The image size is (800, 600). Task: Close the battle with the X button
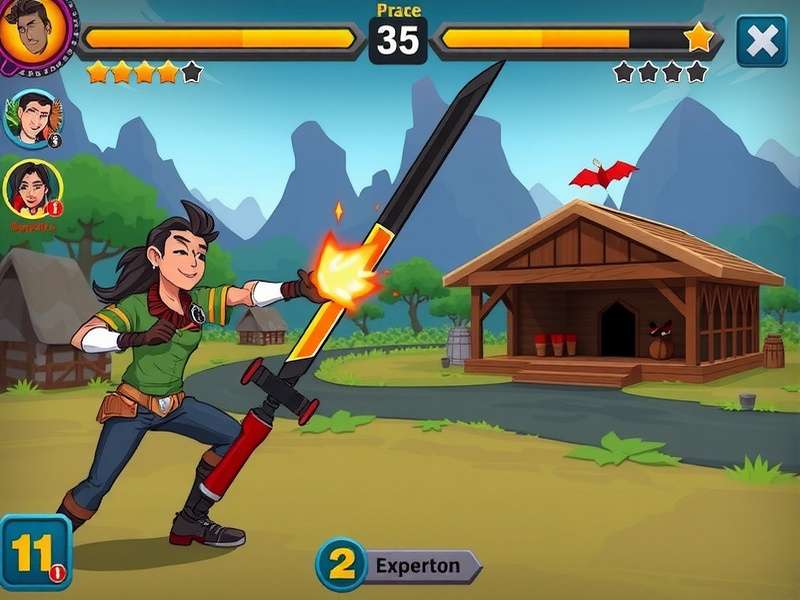(x=761, y=40)
